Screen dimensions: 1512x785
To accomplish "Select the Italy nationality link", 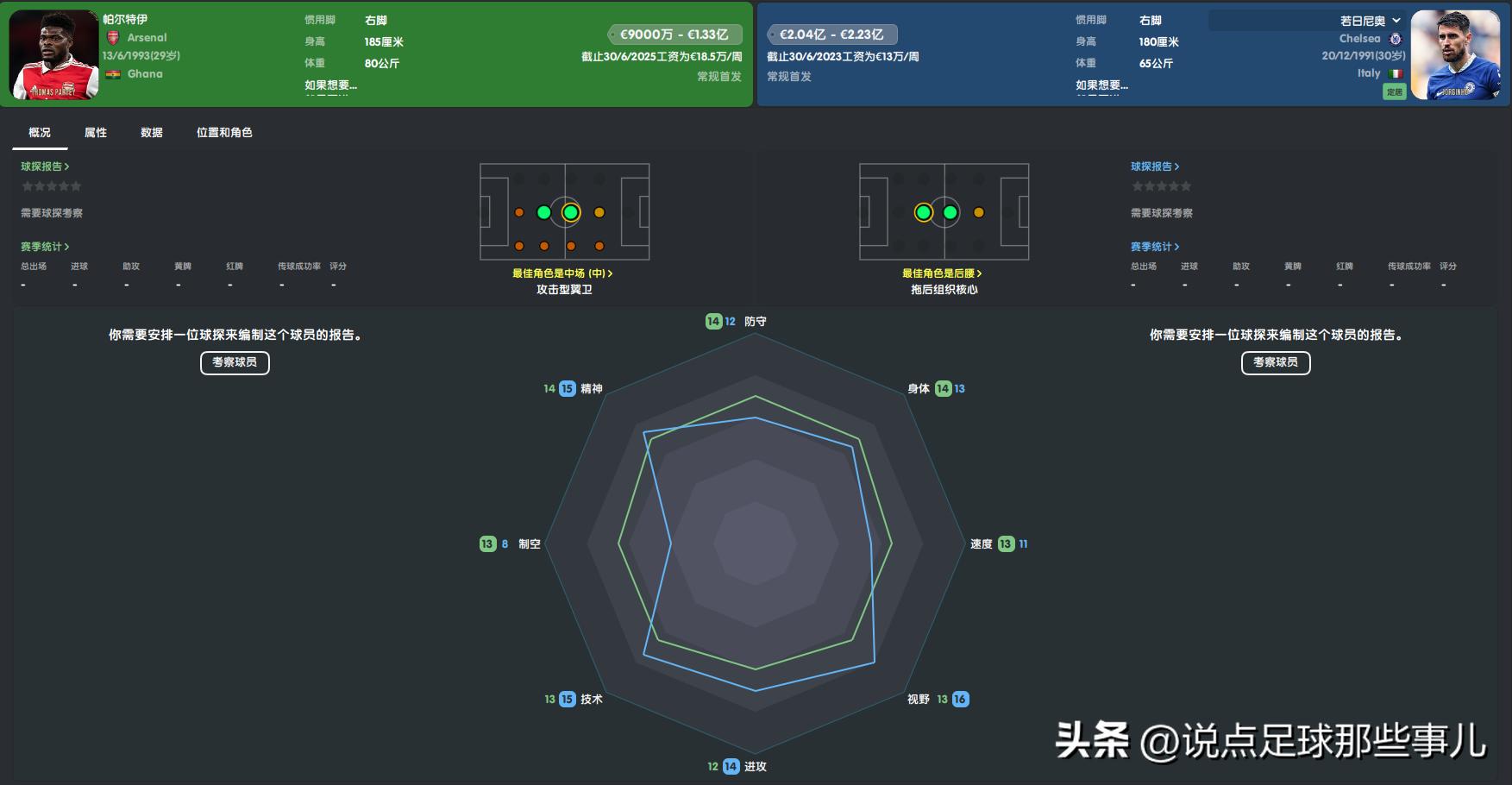I will click(1369, 73).
